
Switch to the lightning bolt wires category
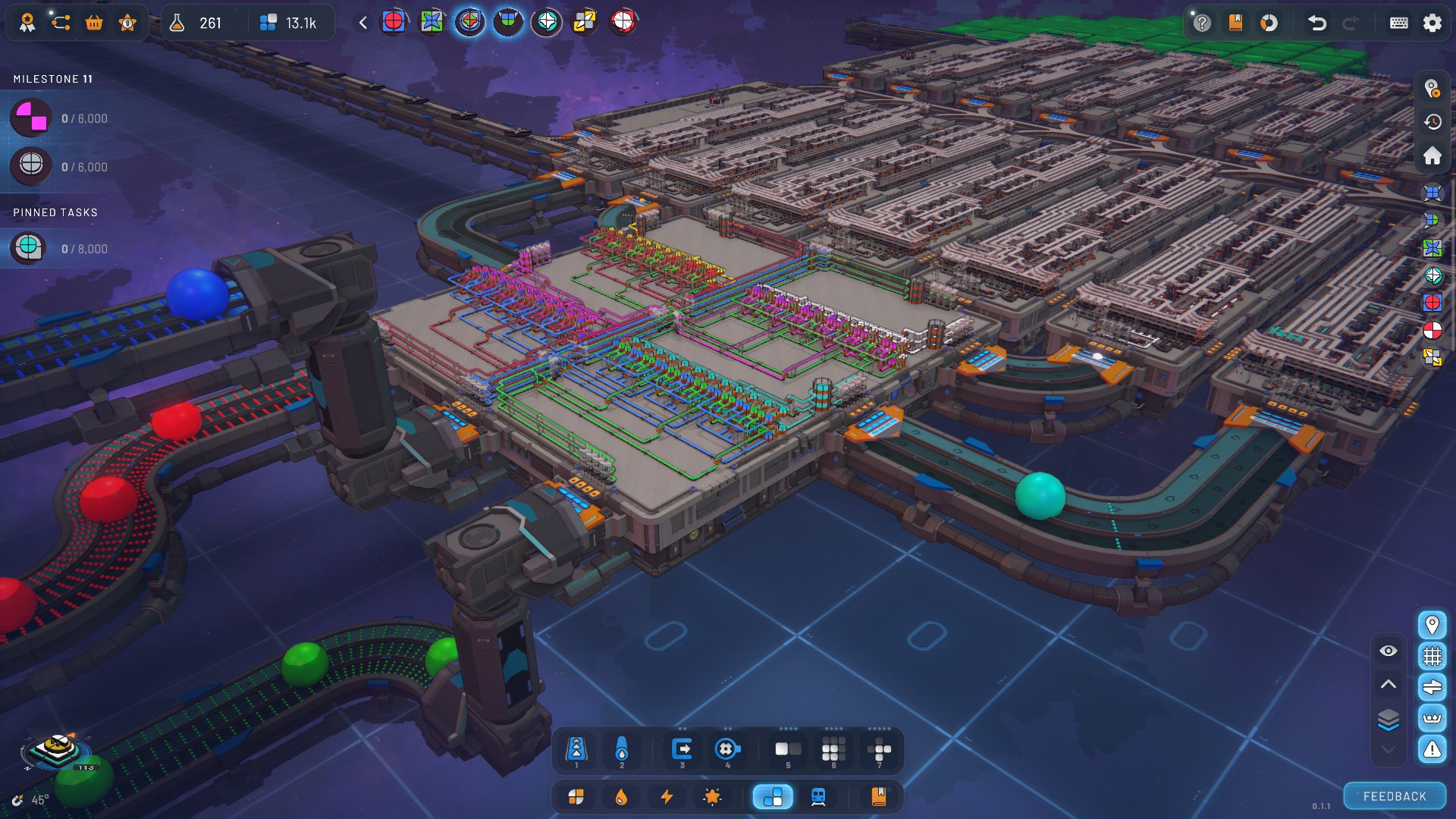pyautogui.click(x=667, y=796)
